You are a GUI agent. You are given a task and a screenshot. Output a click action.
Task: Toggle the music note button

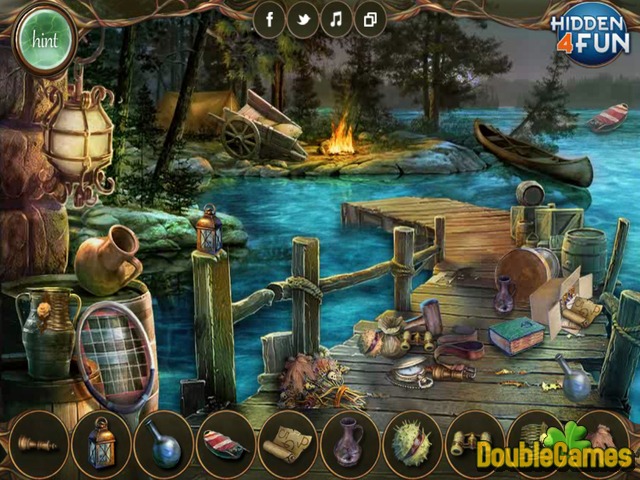[336, 20]
